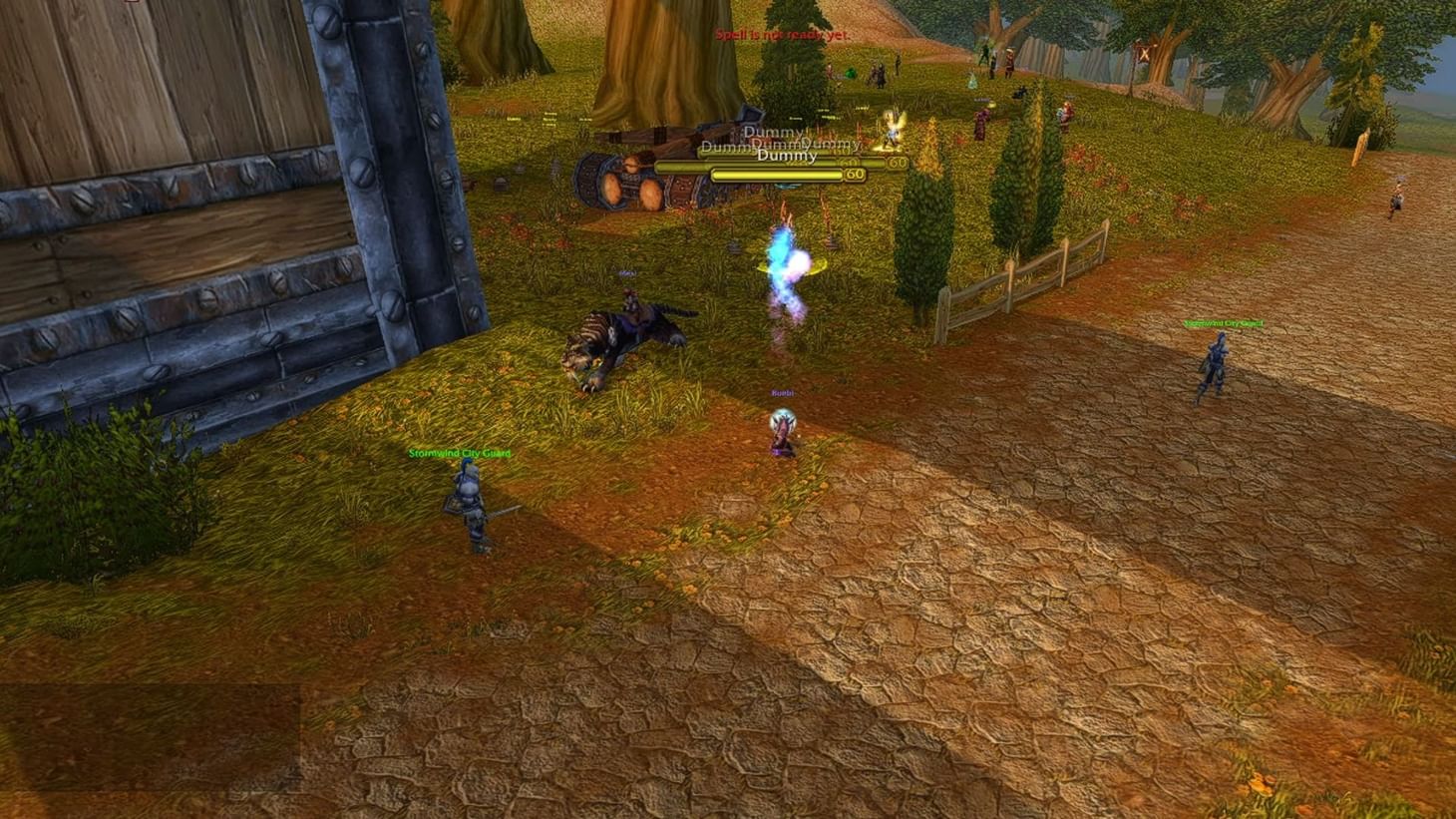Click the level 60 badge on Dummy's health bar

point(854,172)
